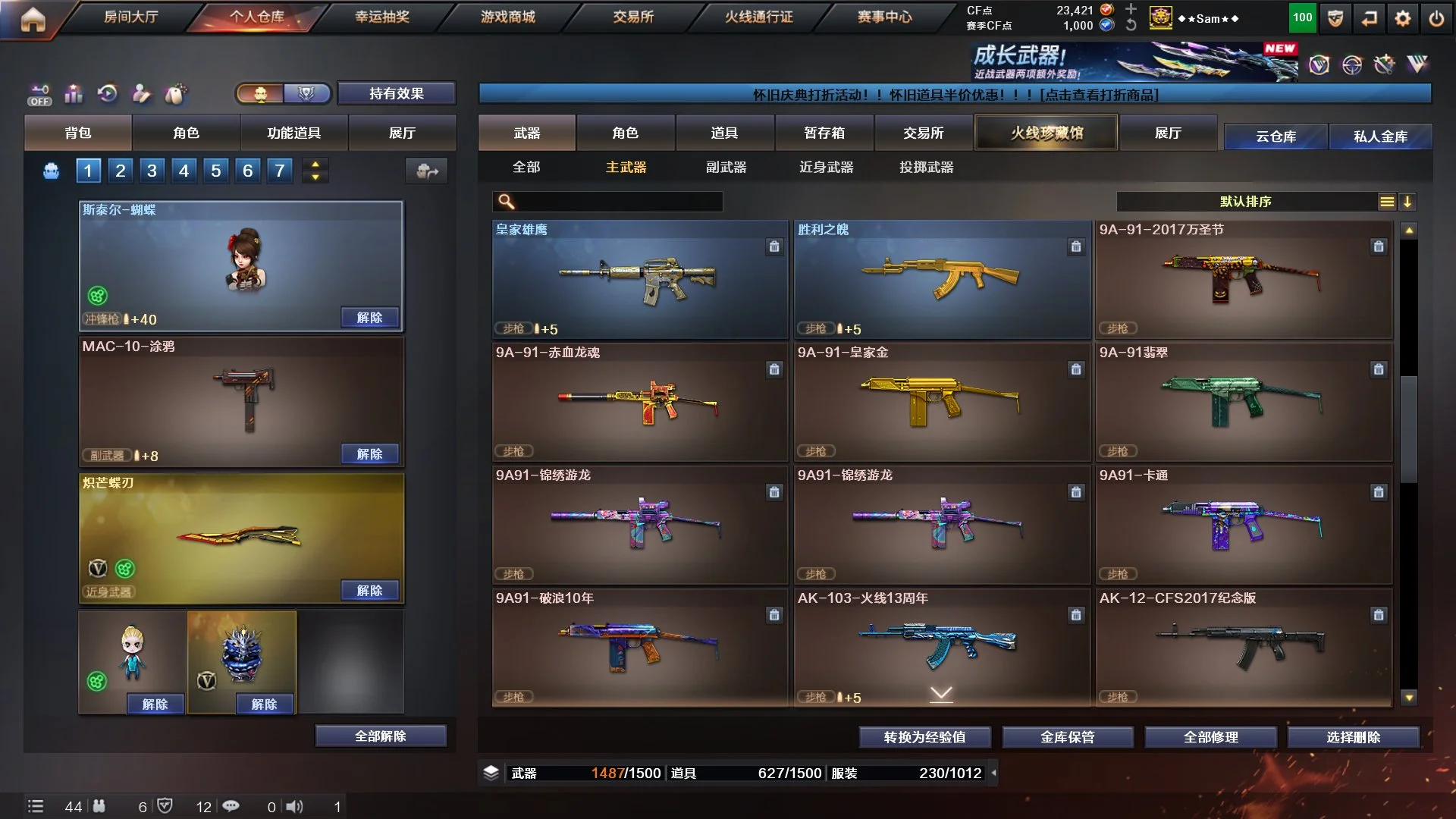The height and width of the screenshot is (819, 1456).
Task: Click the 转换为经验值 convert button
Action: 924,736
